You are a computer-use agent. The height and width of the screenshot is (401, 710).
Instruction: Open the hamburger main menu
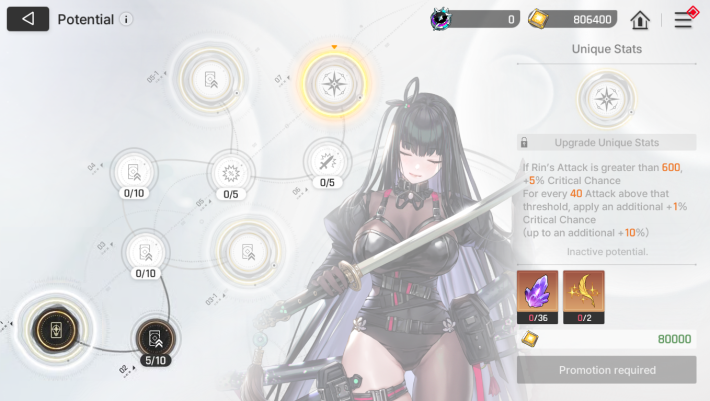click(684, 19)
